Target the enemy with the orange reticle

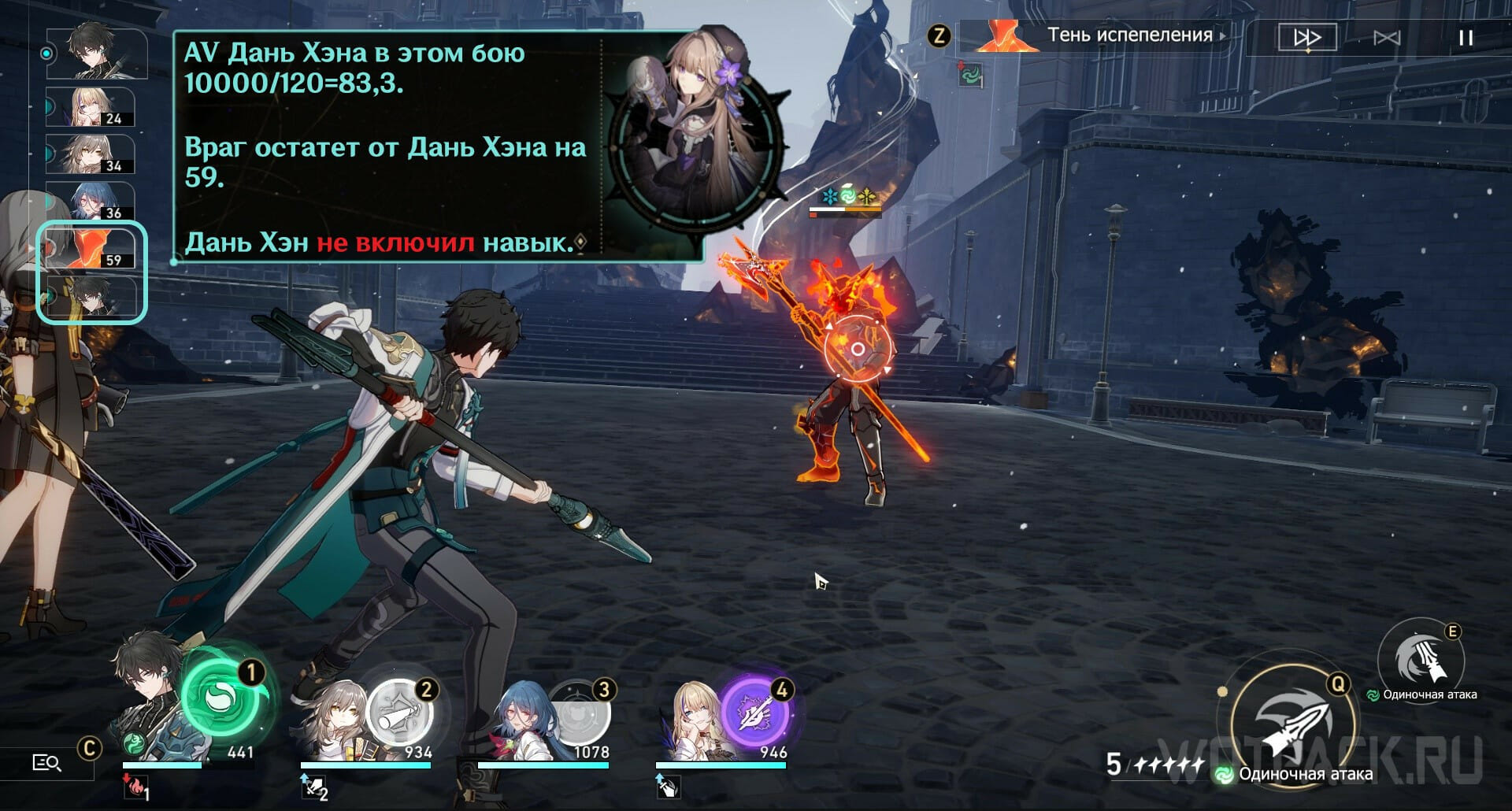tap(858, 349)
